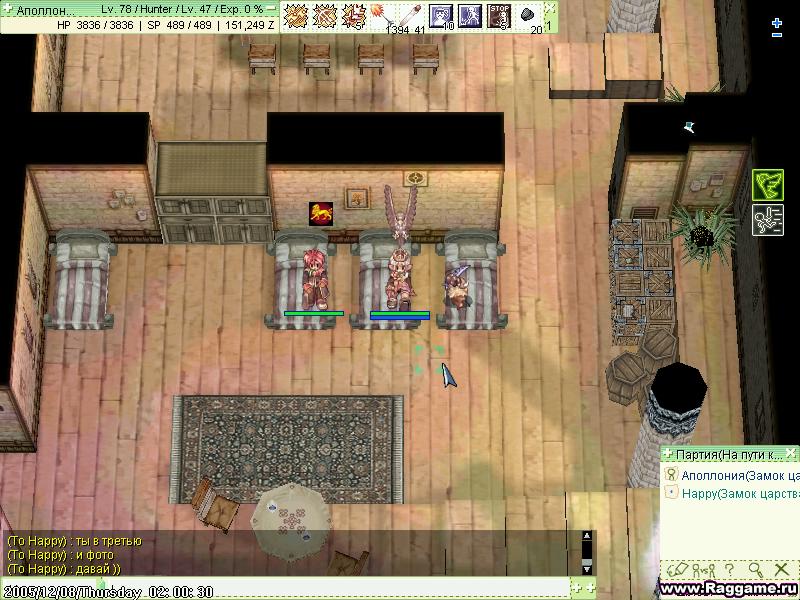This screenshot has width=800, height=600.
Task: Use the item slot showing count 41
Action: [x=413, y=15]
